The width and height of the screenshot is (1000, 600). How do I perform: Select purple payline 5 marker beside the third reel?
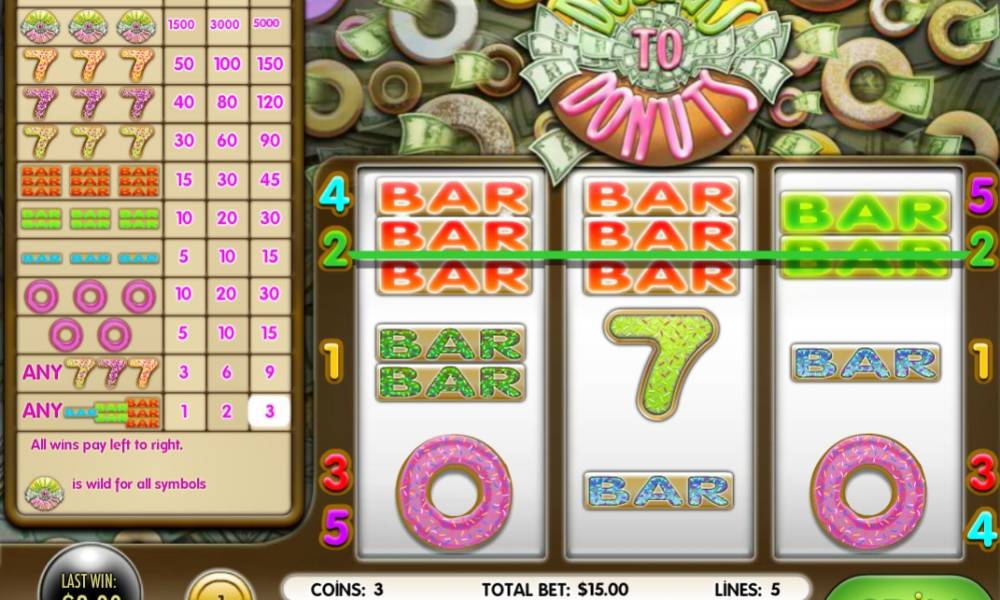click(981, 194)
